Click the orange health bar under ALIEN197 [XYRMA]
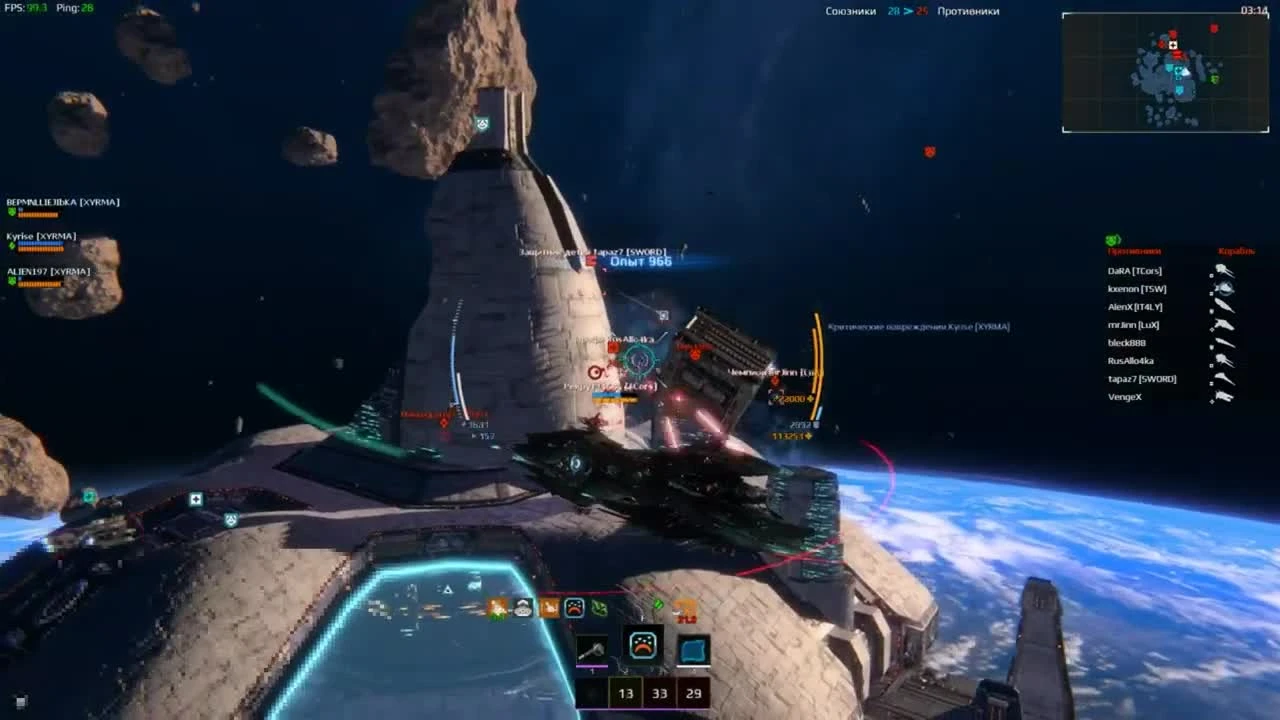Image resolution: width=1280 pixels, height=720 pixels. 40,282
